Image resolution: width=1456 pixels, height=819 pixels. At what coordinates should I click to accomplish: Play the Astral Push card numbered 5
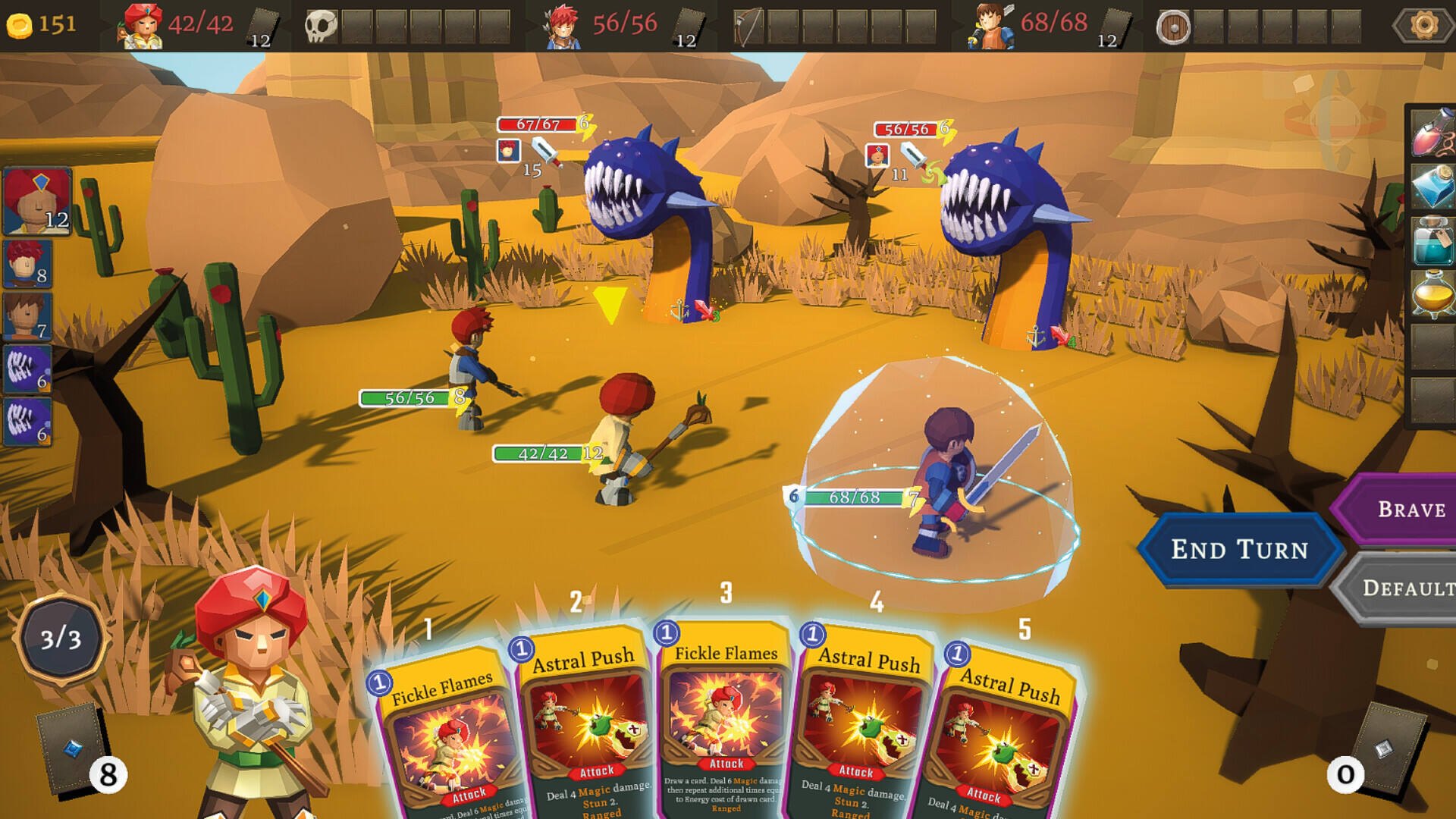point(1001,743)
